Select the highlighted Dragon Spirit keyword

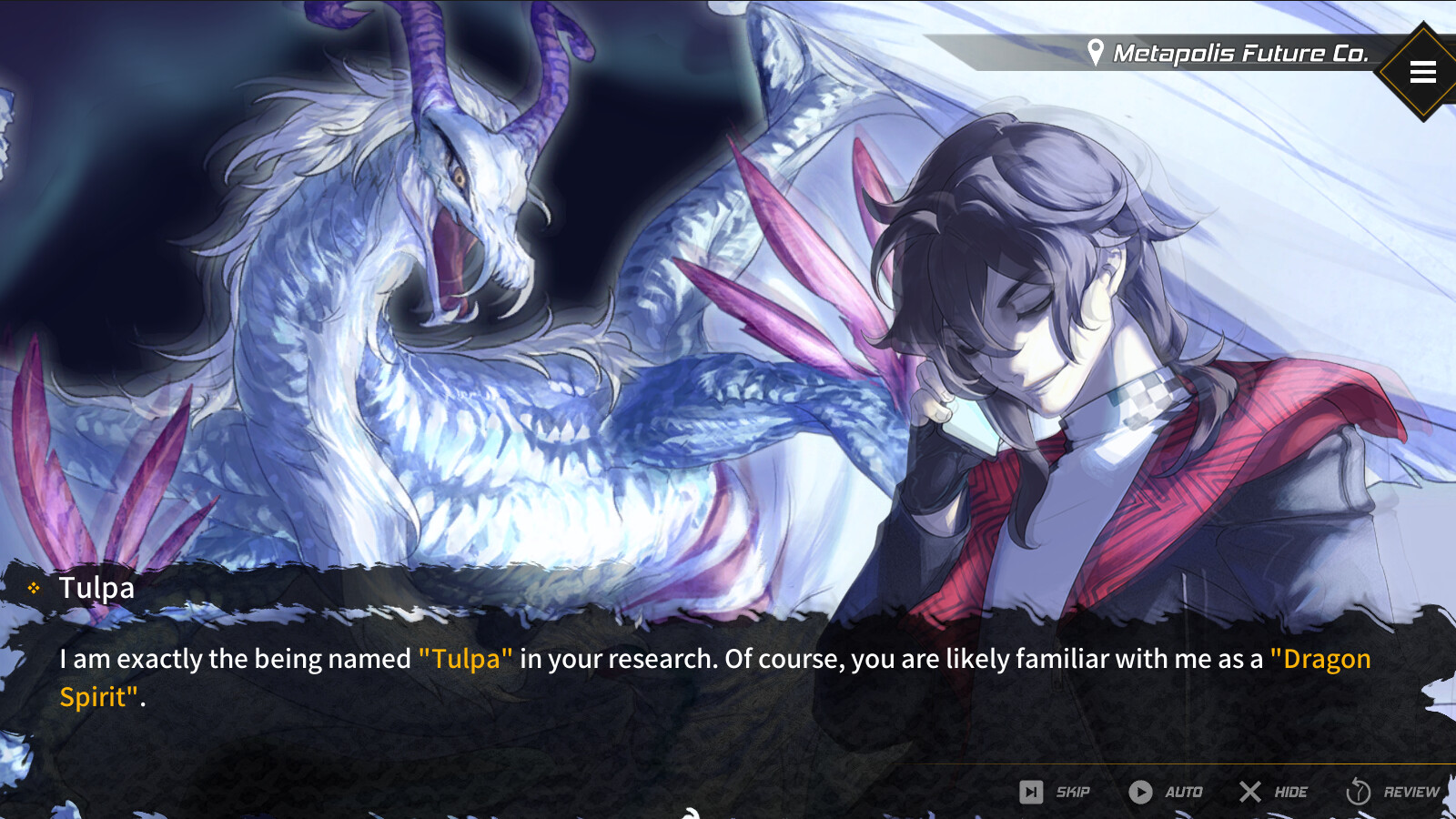pyautogui.click(x=1321, y=659)
